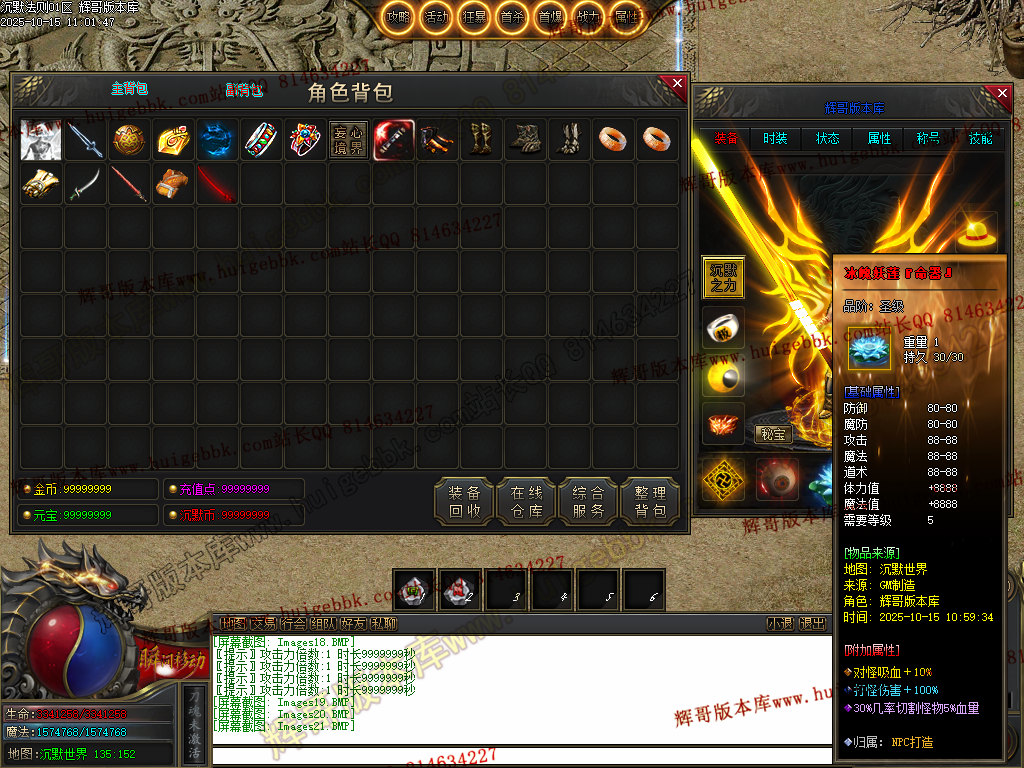Close the 角色背包 inventory window
This screenshot has height=768, width=1024.
point(677,84)
